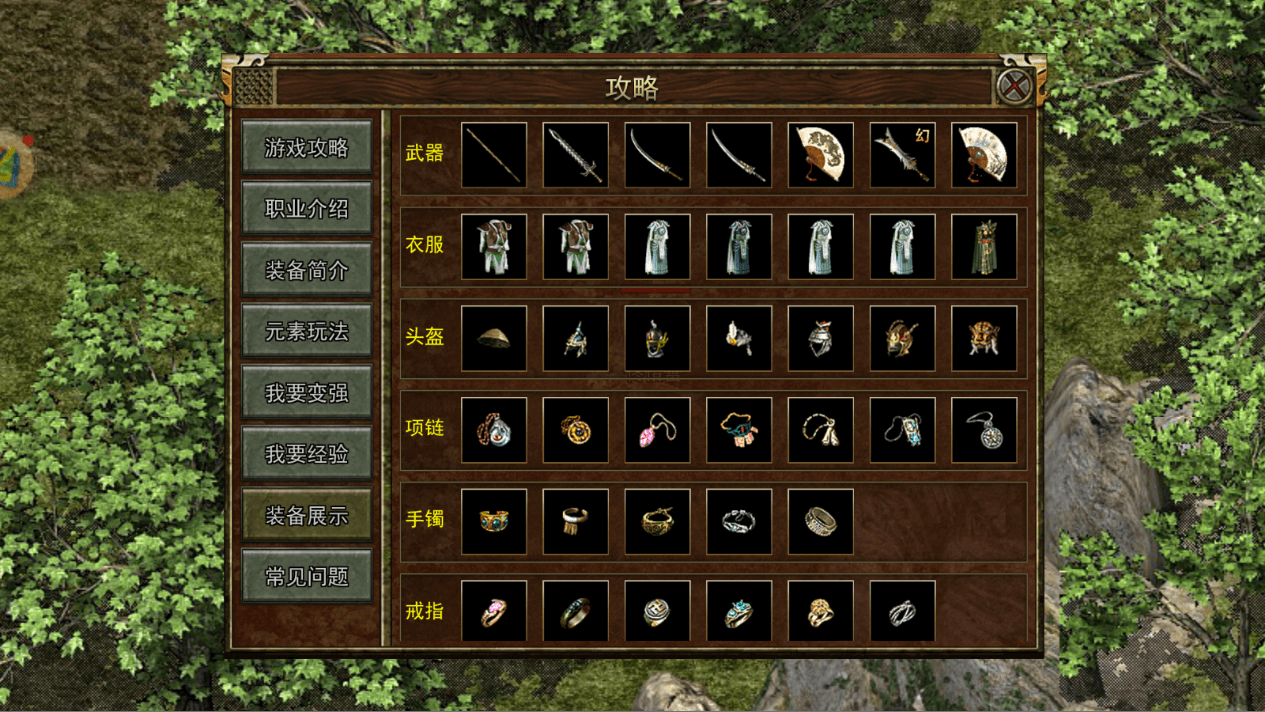Open the 游戏攻略 section

[307, 148]
